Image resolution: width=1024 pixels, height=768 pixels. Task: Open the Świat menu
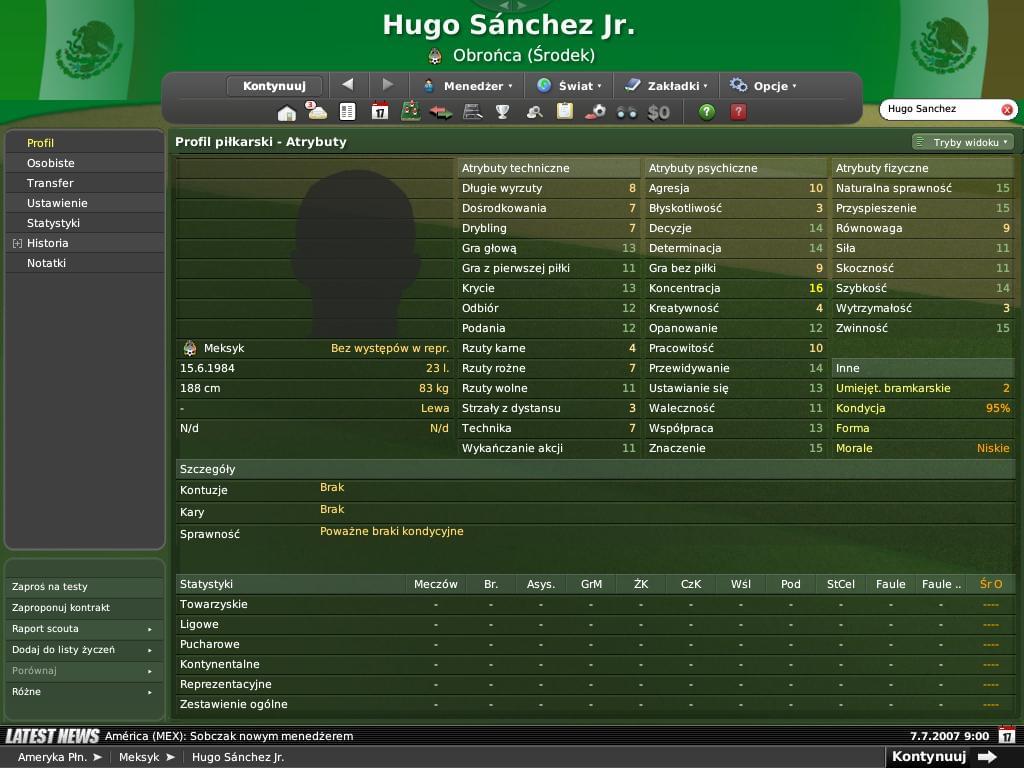(569, 86)
